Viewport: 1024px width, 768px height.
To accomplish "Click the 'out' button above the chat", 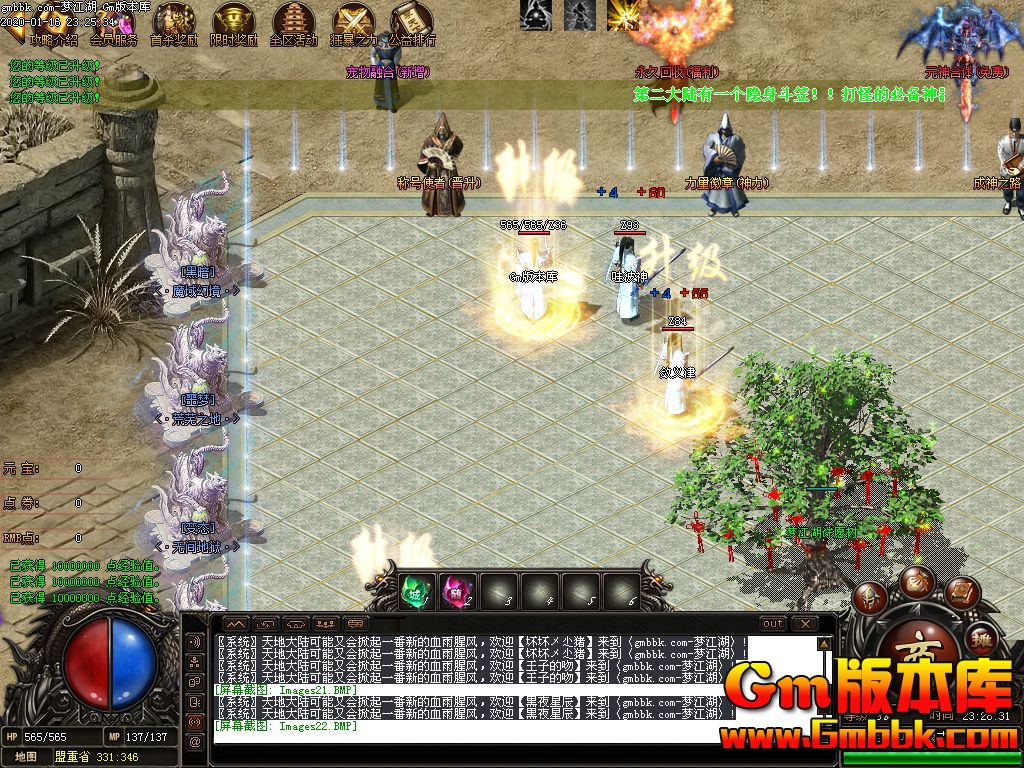I will tap(773, 623).
